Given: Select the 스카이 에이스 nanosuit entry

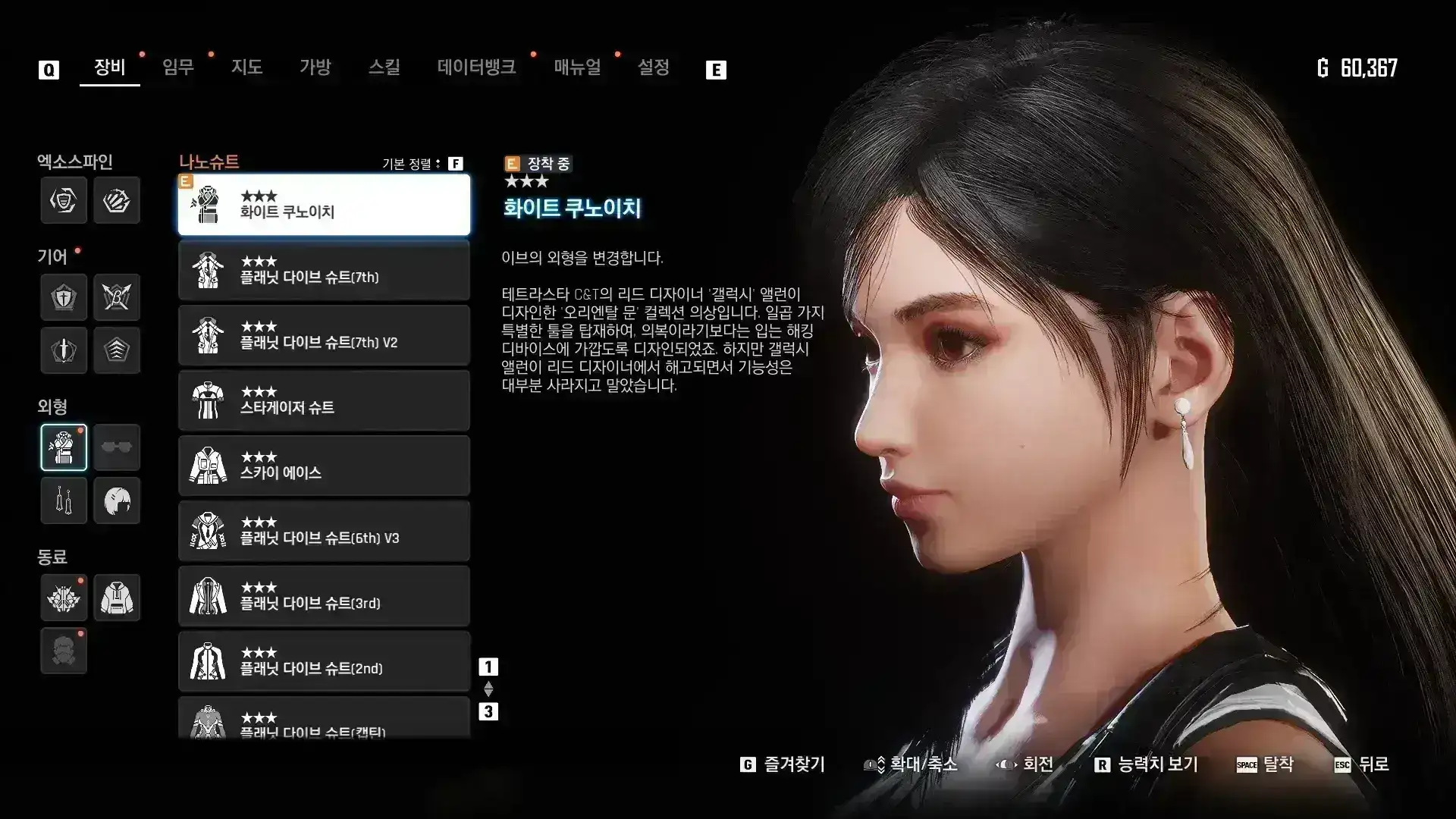Looking at the screenshot, I should point(324,466).
